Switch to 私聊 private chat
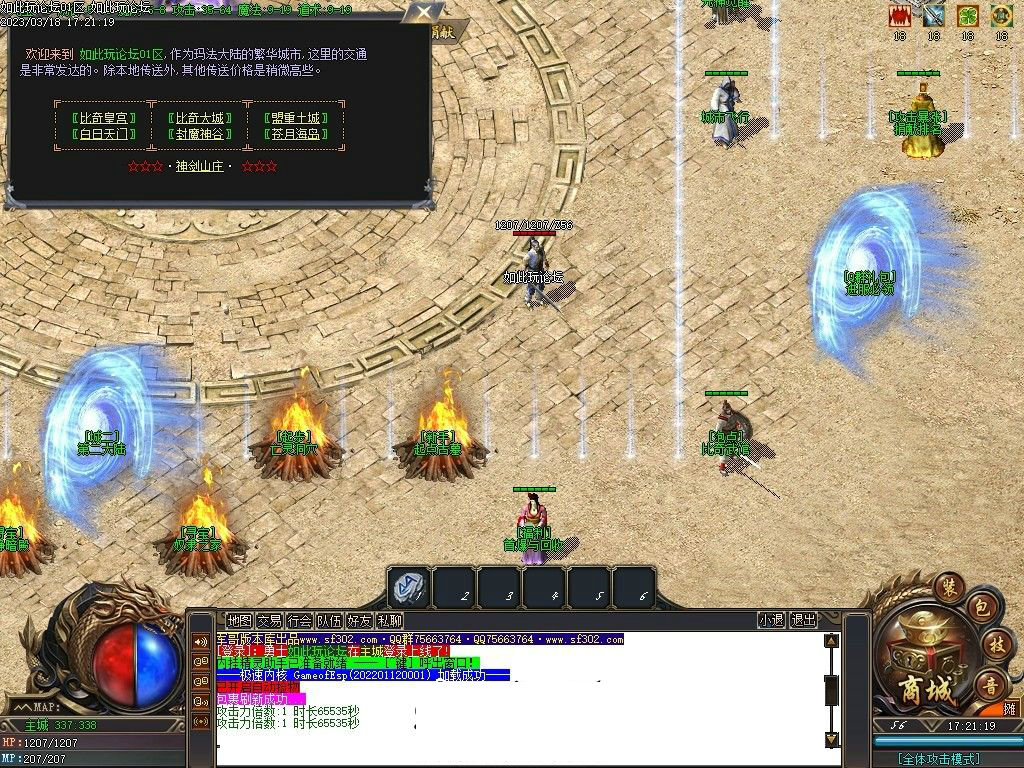 click(389, 620)
